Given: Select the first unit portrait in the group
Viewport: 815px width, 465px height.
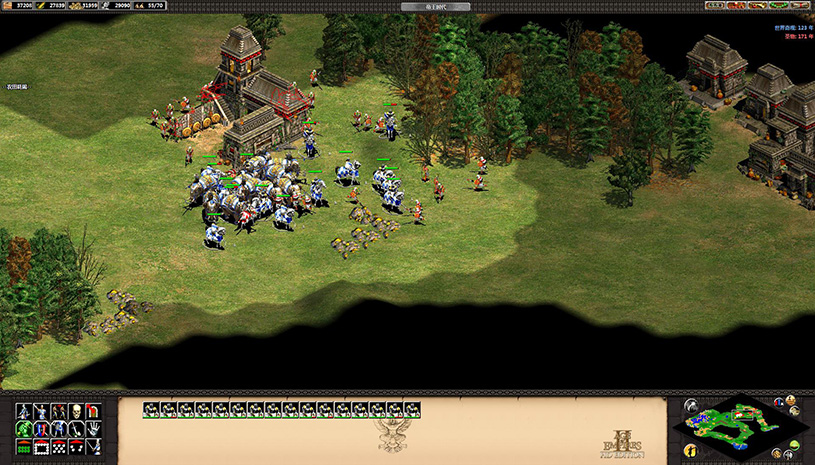Looking at the screenshot, I should 151,409.
